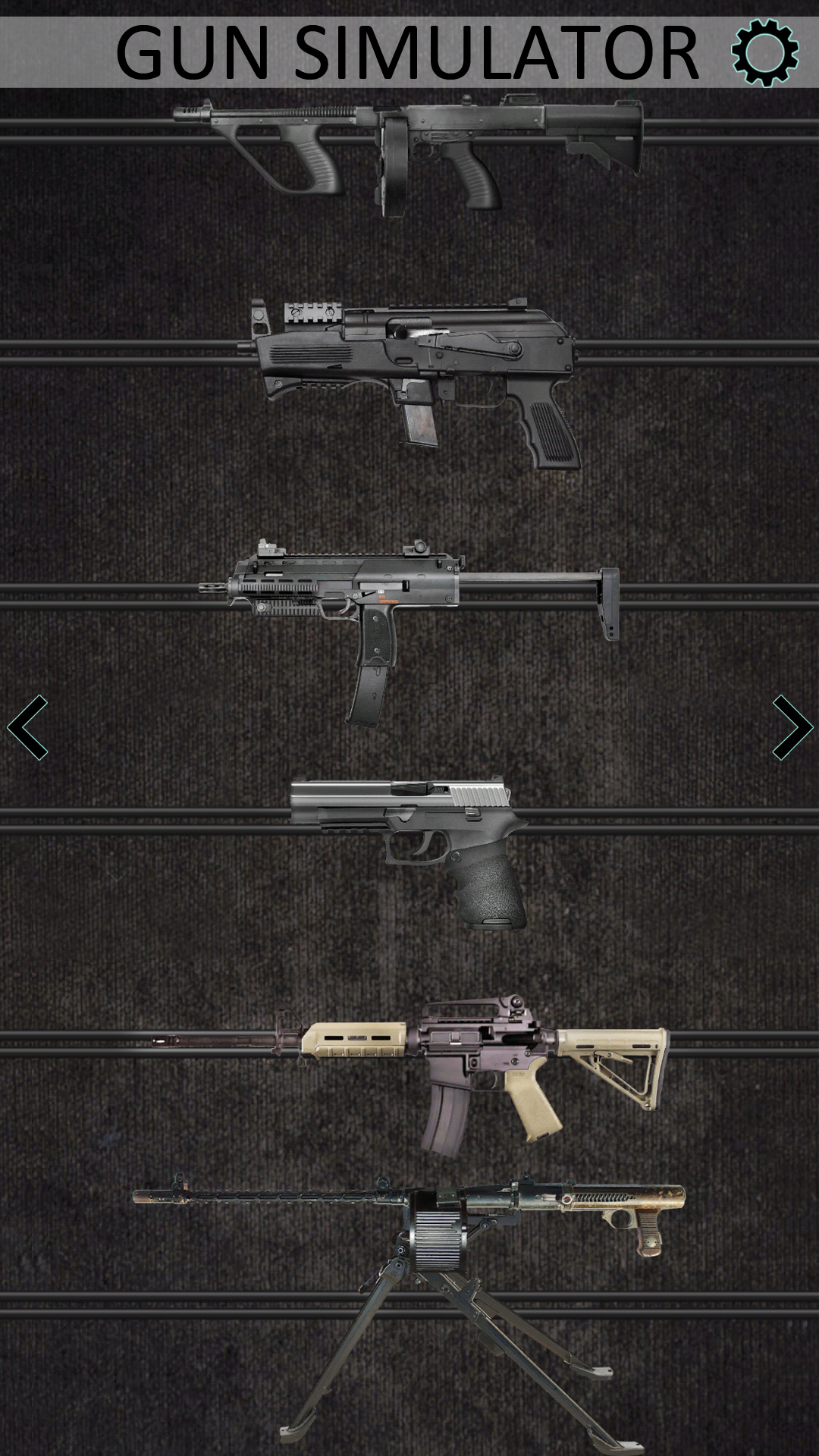Choose the tan M4 carbine rifle
Viewport: 819px width, 1456px height.
pyautogui.click(x=425, y=1069)
